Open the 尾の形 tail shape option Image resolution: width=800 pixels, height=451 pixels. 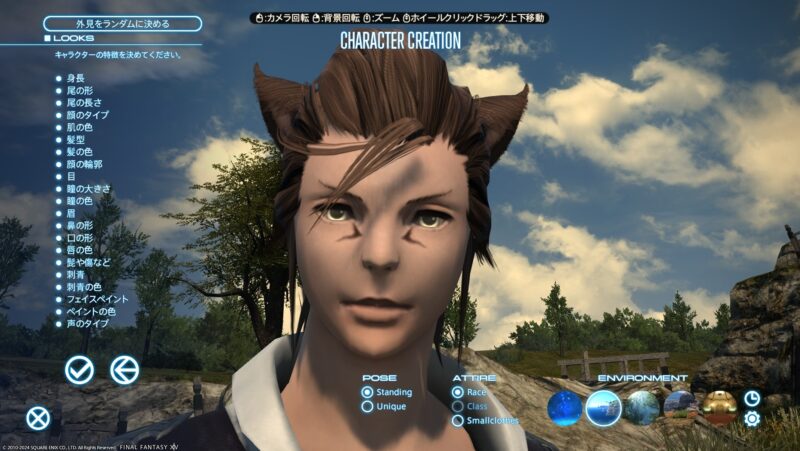pyautogui.click(x=79, y=92)
